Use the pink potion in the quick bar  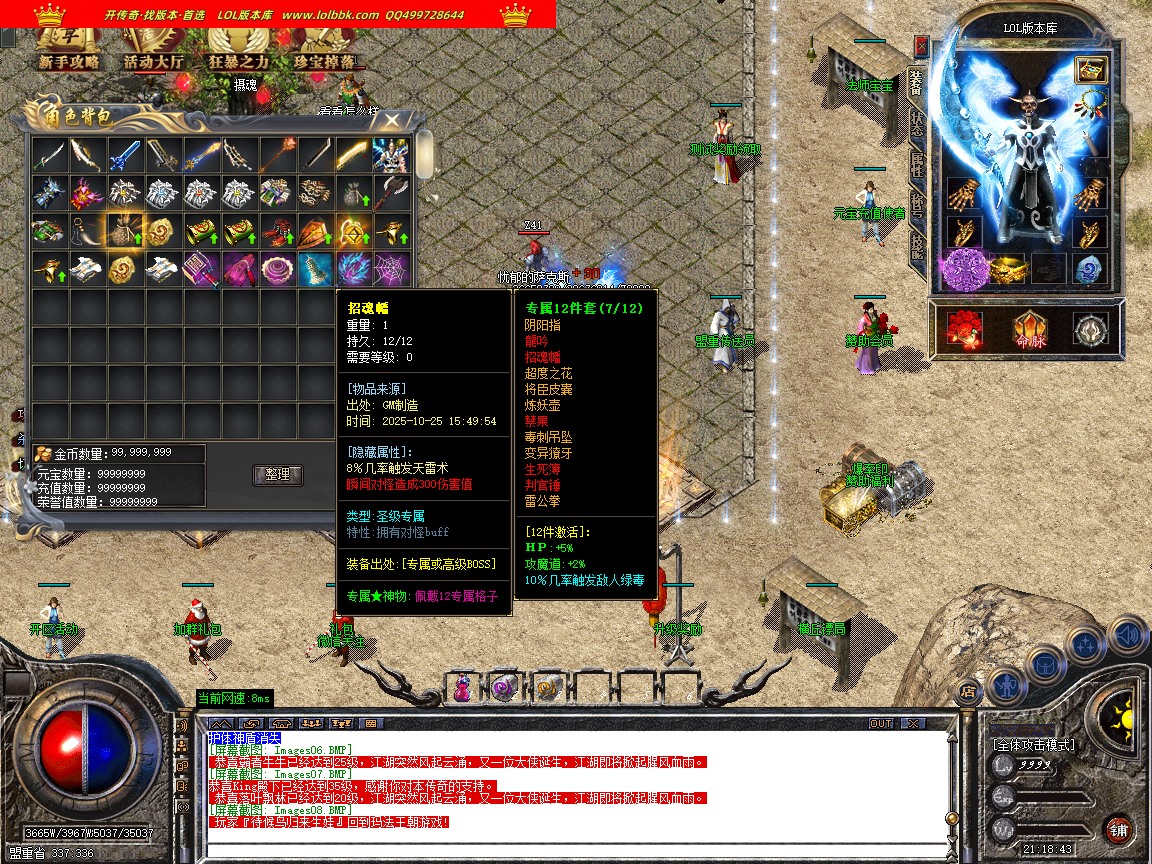(x=462, y=688)
